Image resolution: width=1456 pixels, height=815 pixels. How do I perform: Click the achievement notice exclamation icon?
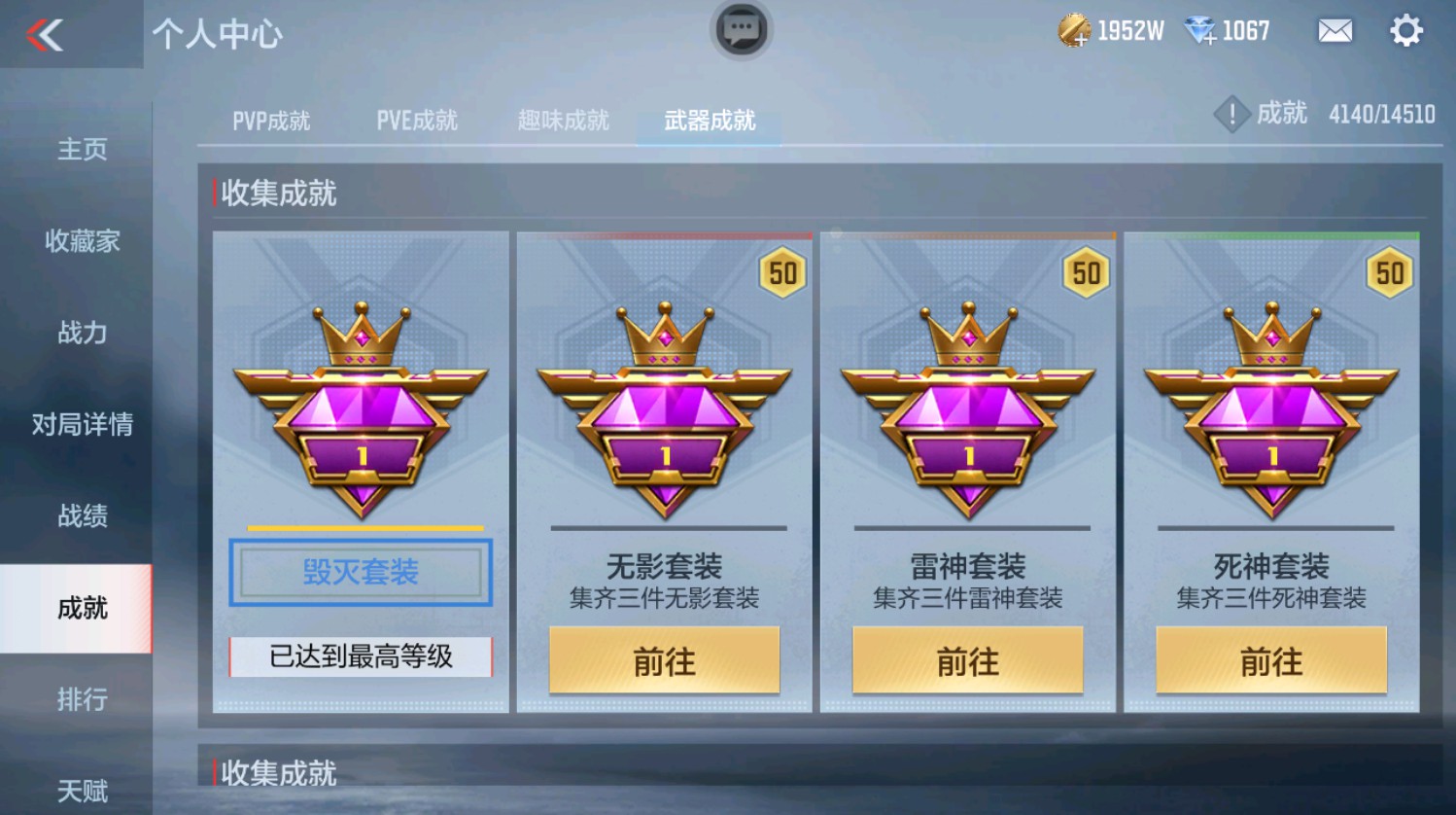tap(1231, 114)
